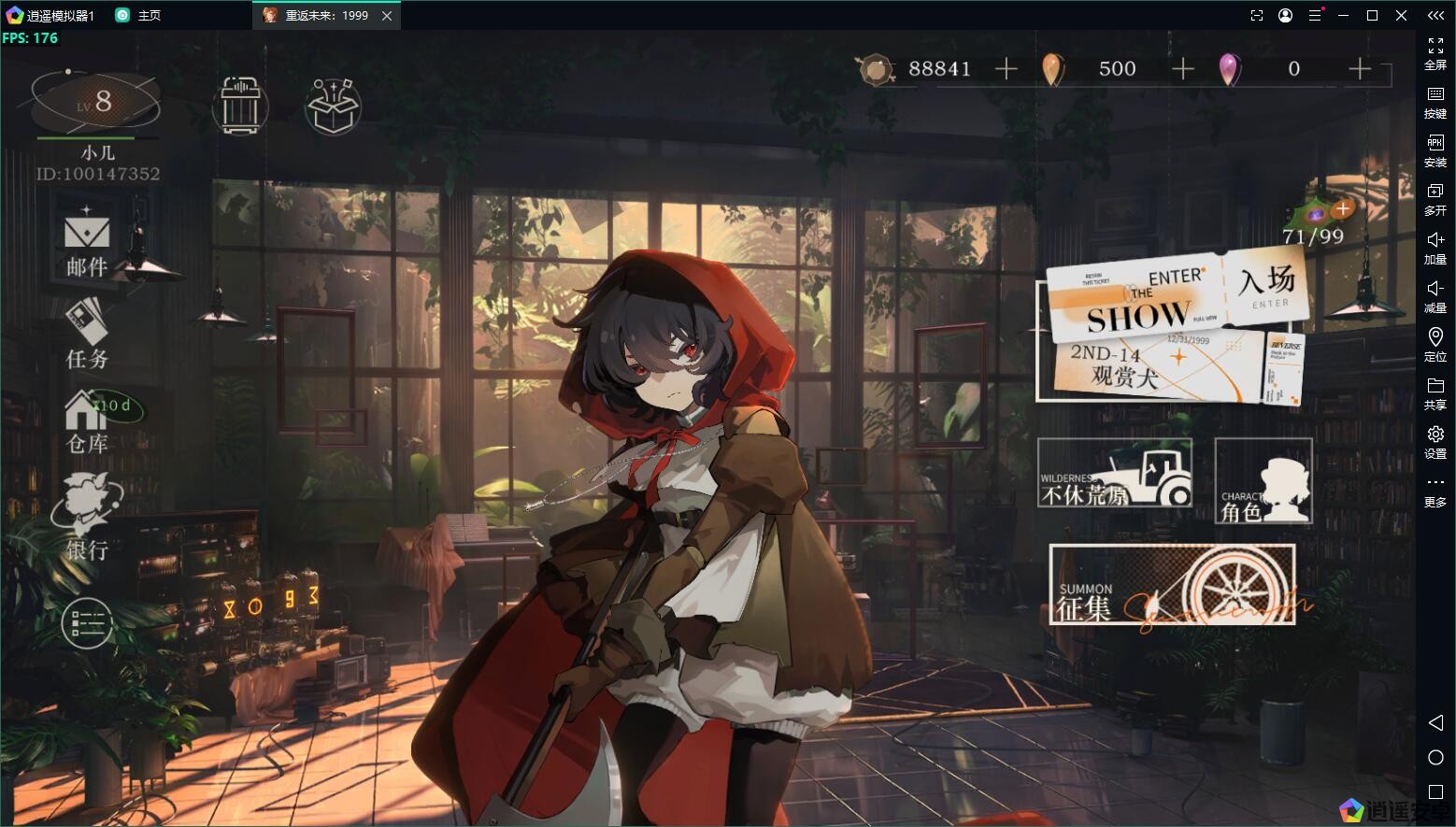The image size is (1456, 827).
Task: Open the list menu circle icon
Action: click(87, 623)
